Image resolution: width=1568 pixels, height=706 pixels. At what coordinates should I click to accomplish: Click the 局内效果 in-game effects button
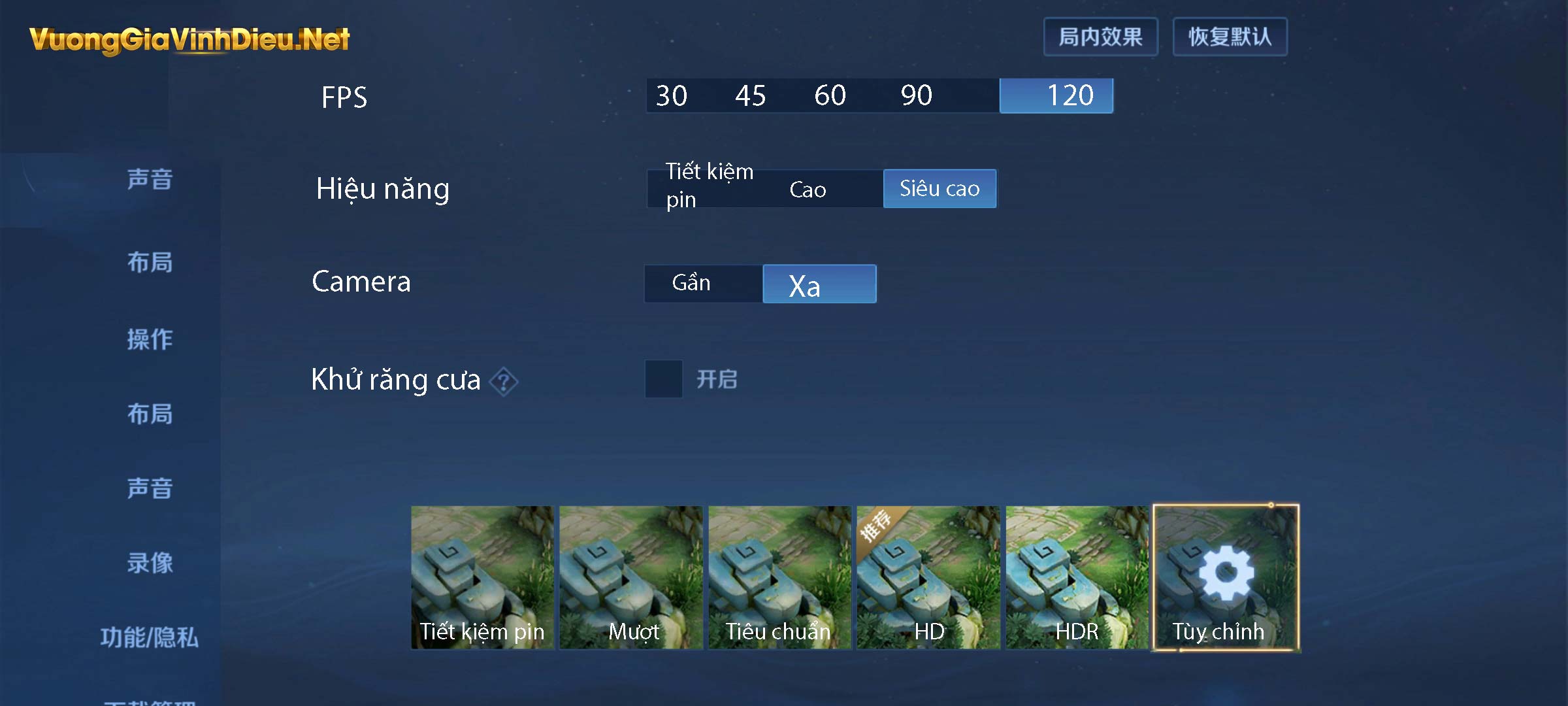pyautogui.click(x=1100, y=37)
